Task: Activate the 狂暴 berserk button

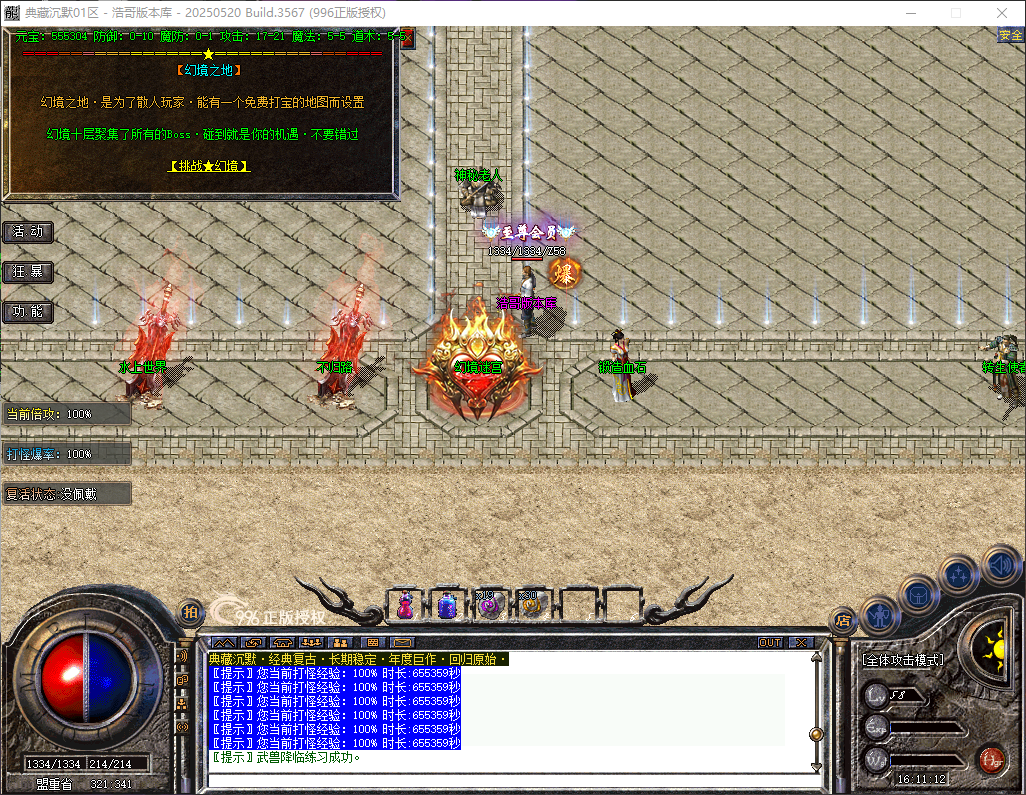Action: [x=28, y=272]
